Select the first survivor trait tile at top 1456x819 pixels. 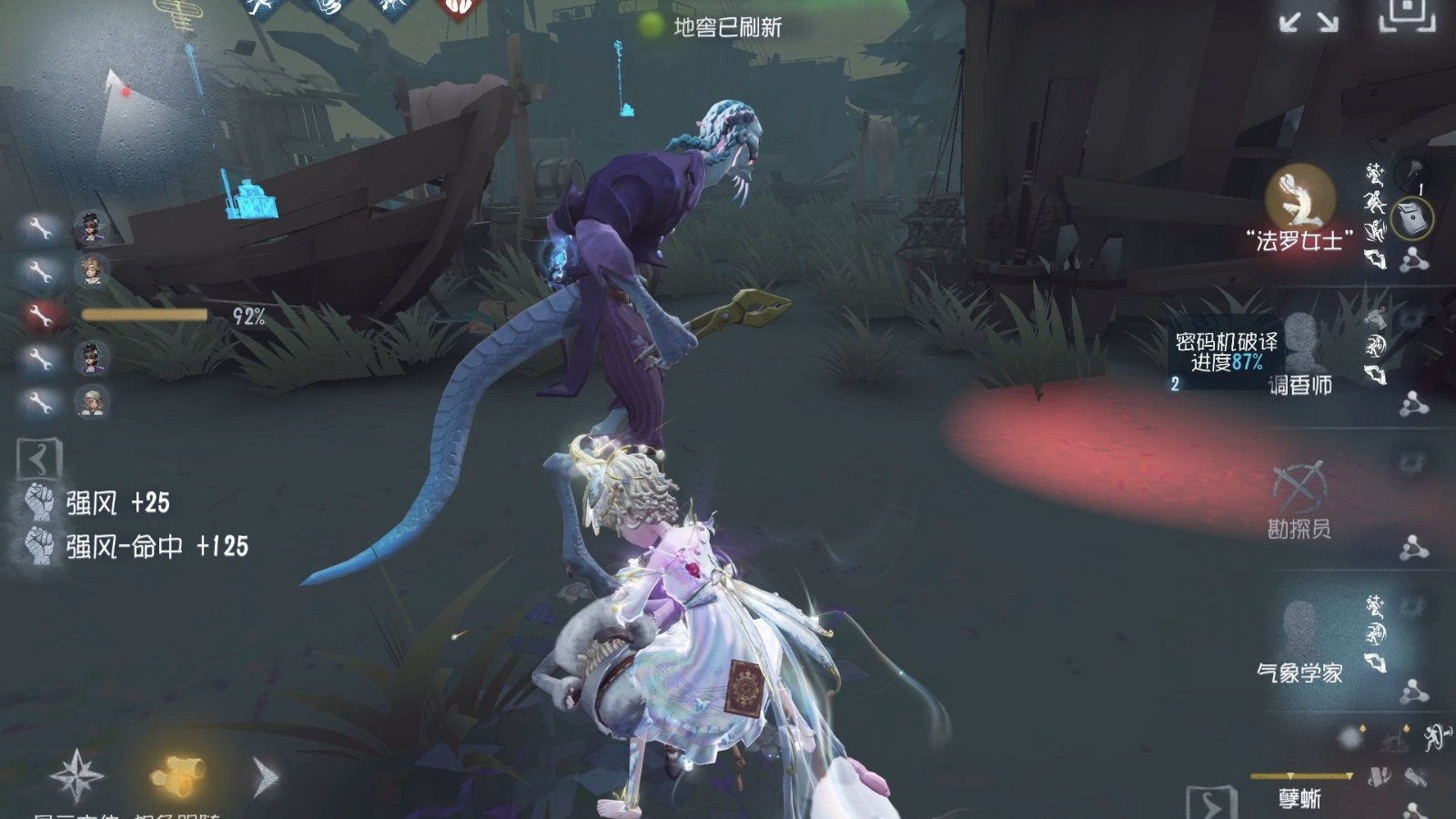[259, 9]
